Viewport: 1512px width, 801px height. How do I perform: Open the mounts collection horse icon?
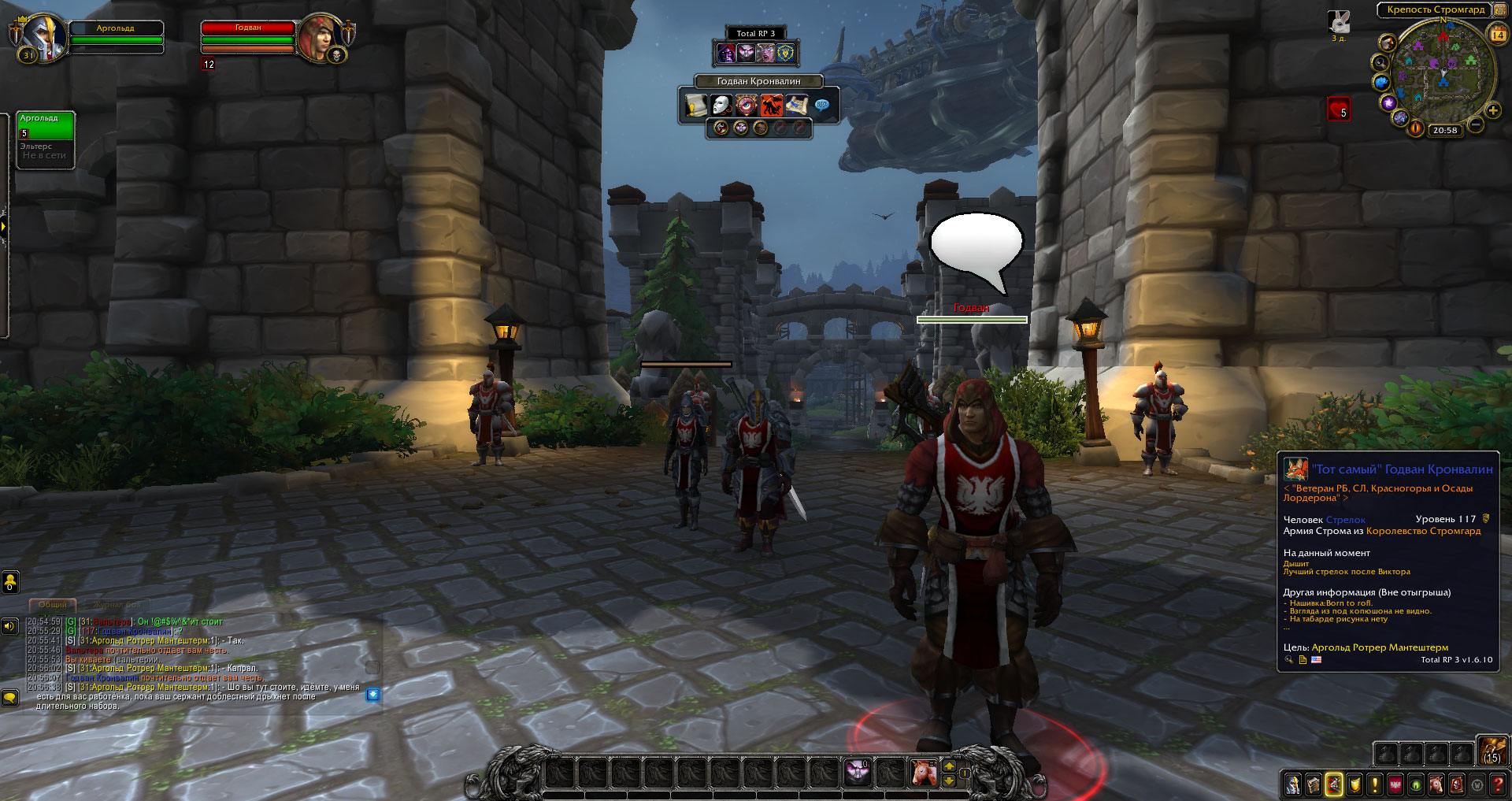coord(1436,784)
